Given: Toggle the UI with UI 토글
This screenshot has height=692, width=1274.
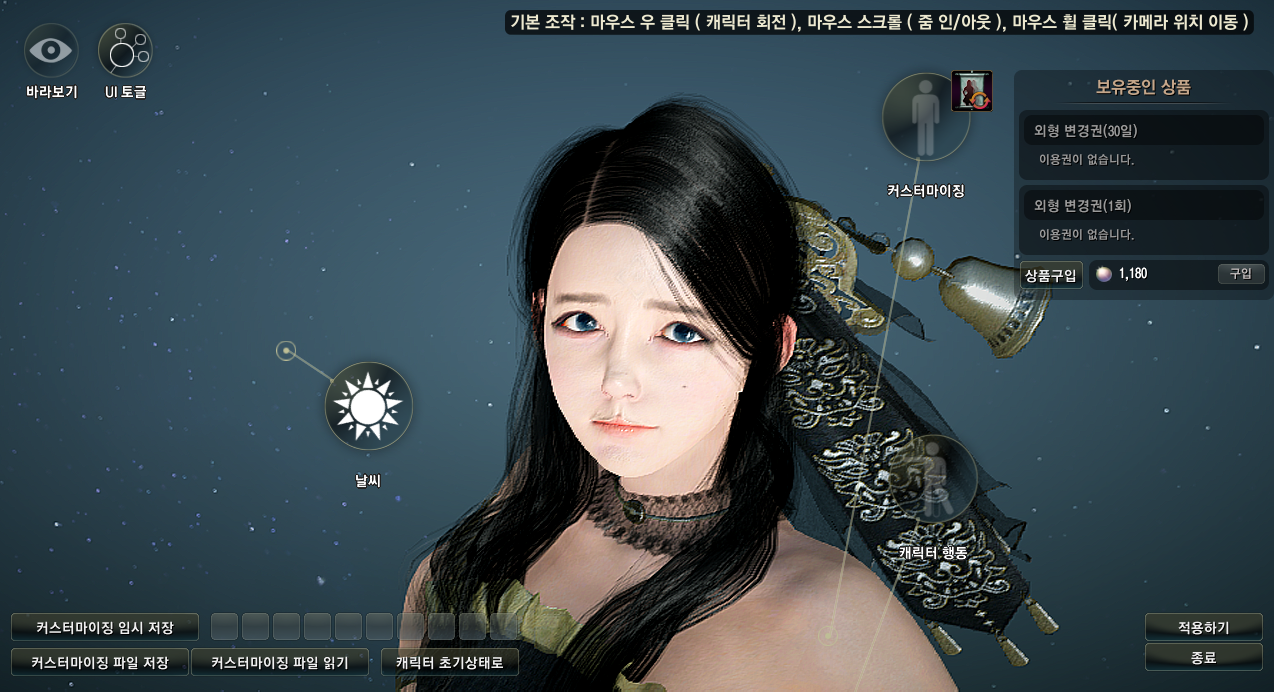Looking at the screenshot, I should [125, 51].
